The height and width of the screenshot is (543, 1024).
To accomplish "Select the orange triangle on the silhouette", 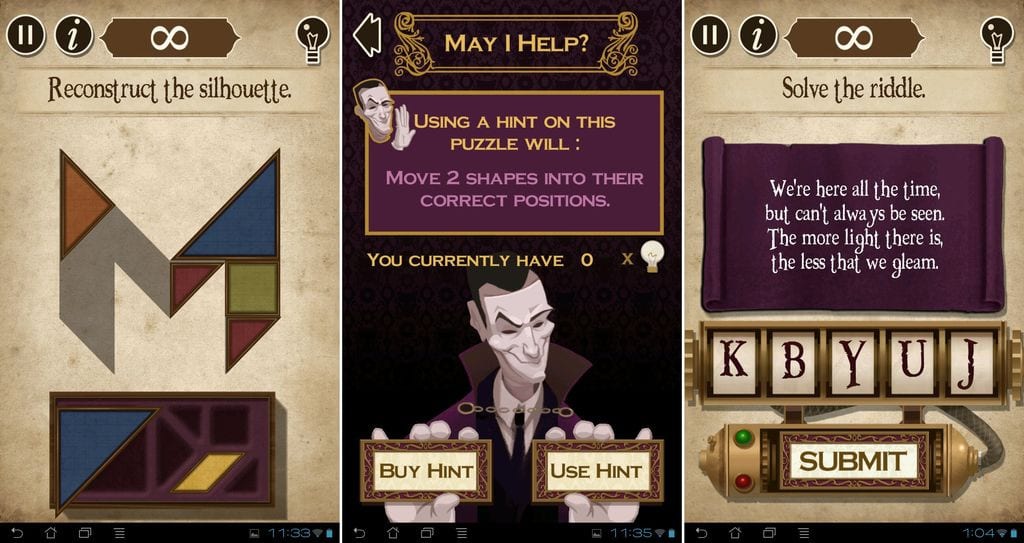I will pos(84,197).
